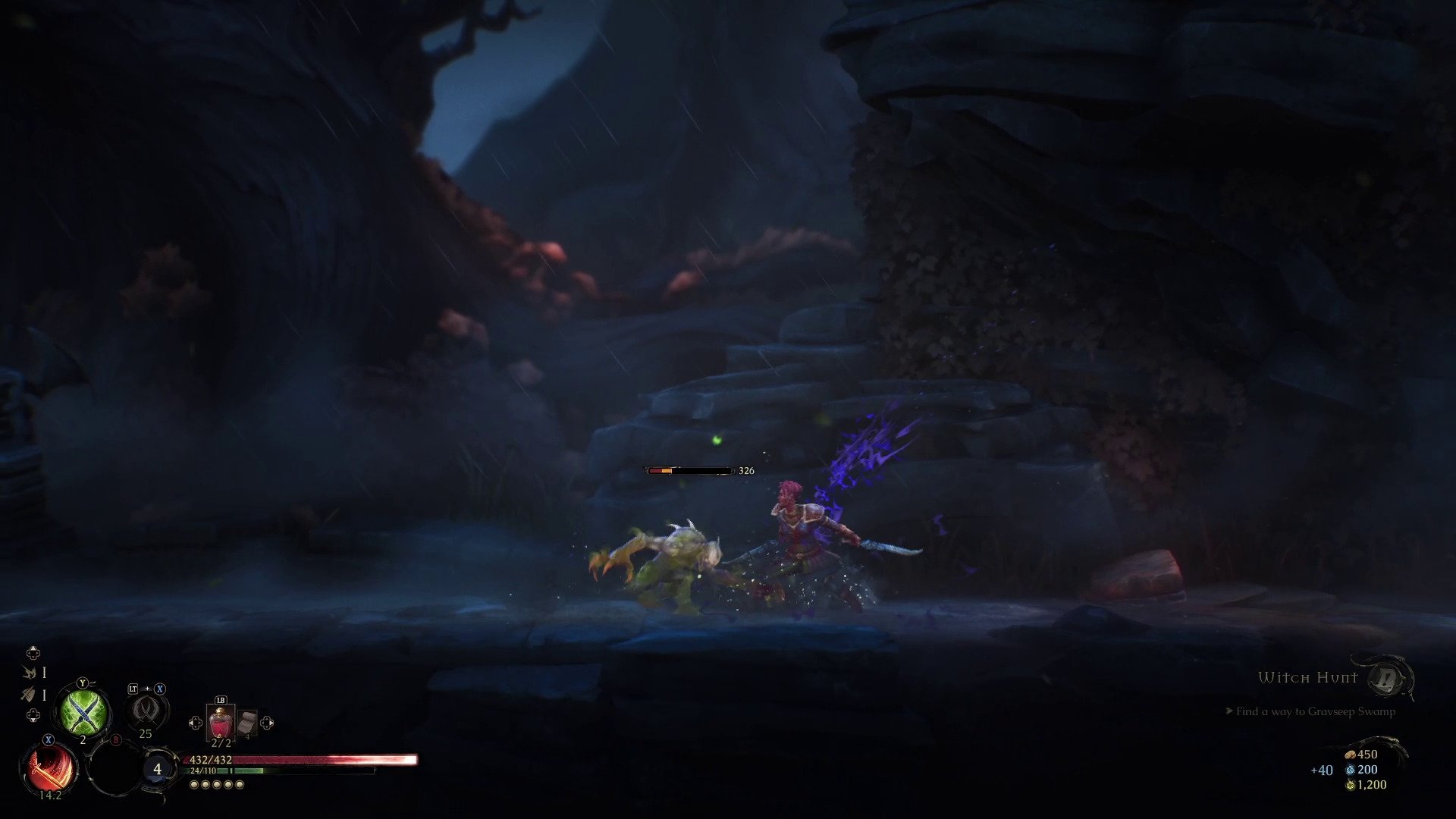Click the upper arrow-shot buff icon
Viewport: 1456px width, 819px height.
(30, 673)
